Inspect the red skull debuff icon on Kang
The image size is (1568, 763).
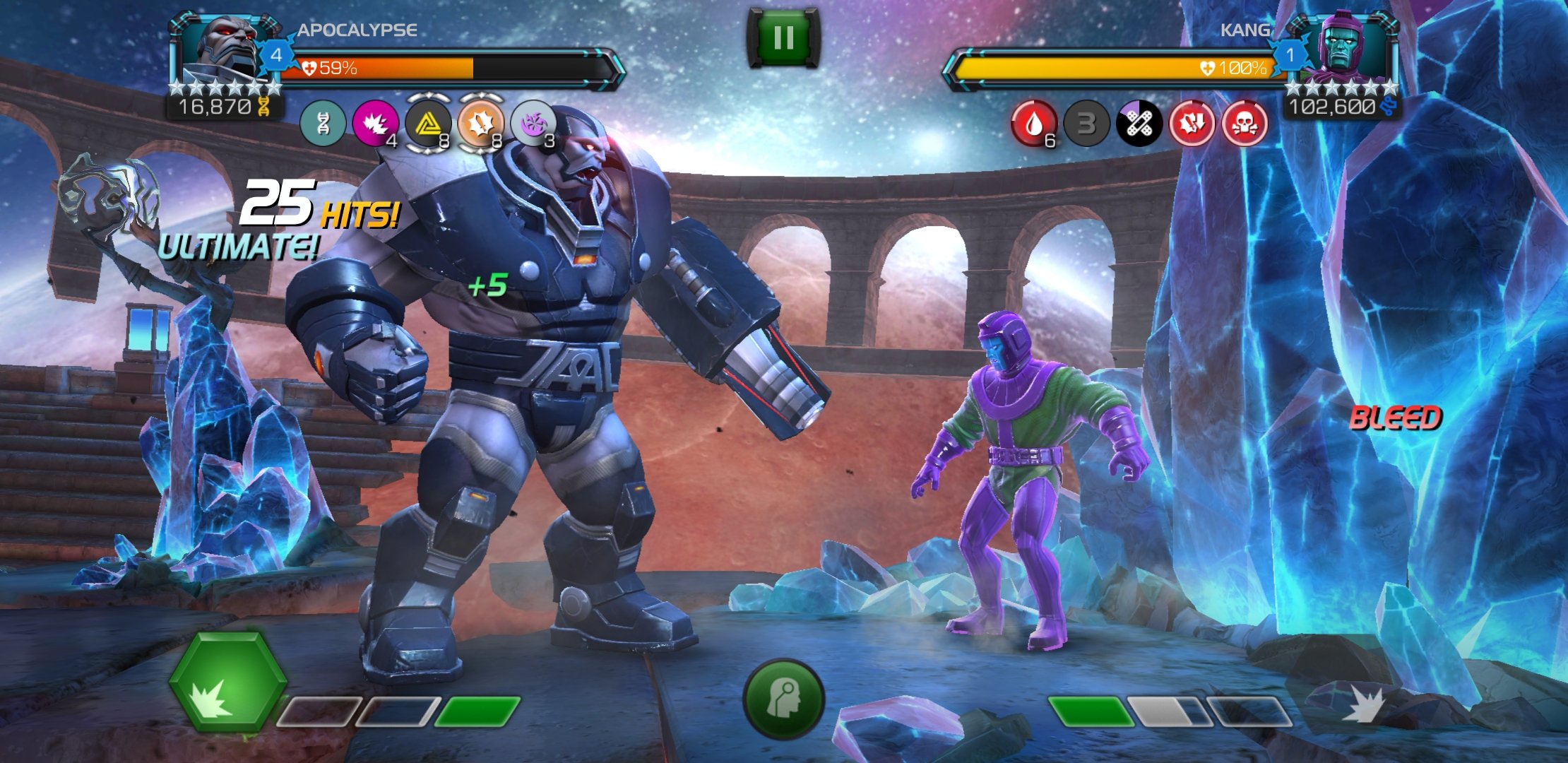tap(1245, 124)
